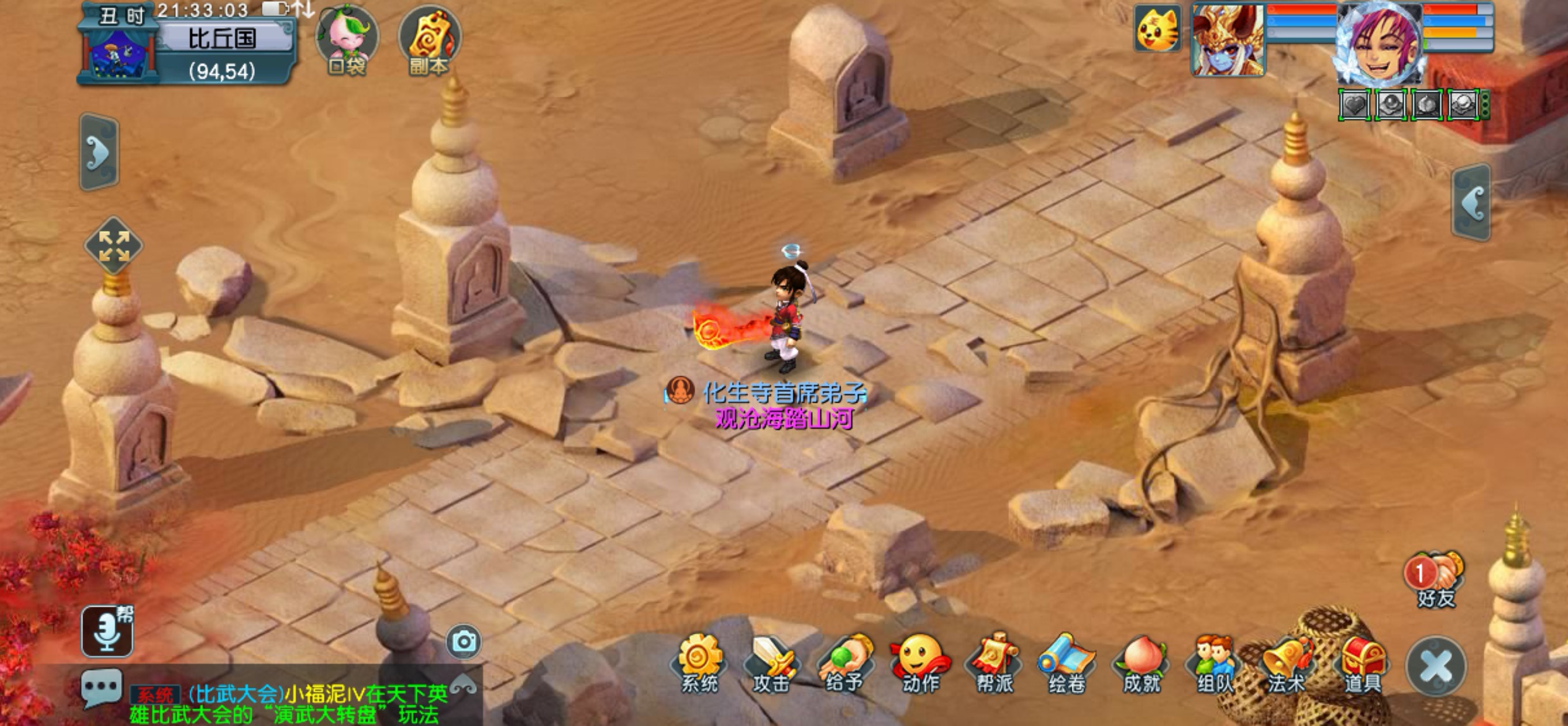Open the 帮派 guild panel
The height and width of the screenshot is (726, 1568).
click(994, 662)
